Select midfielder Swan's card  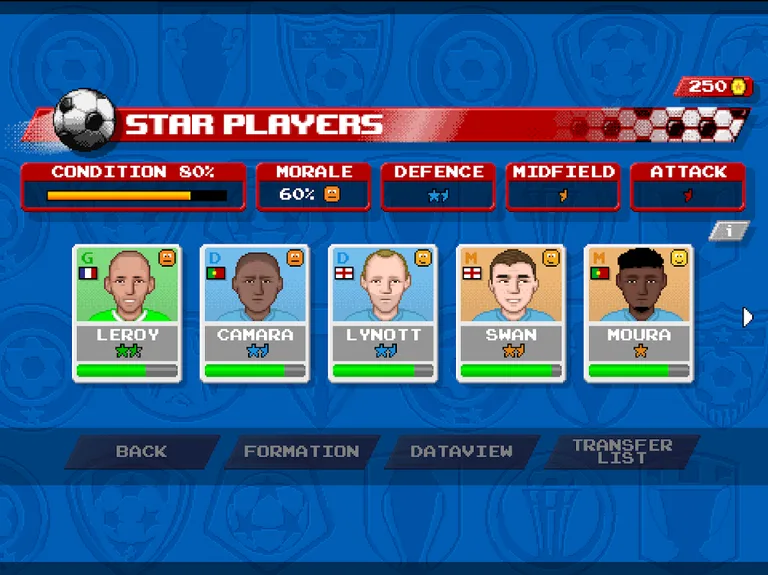510,312
